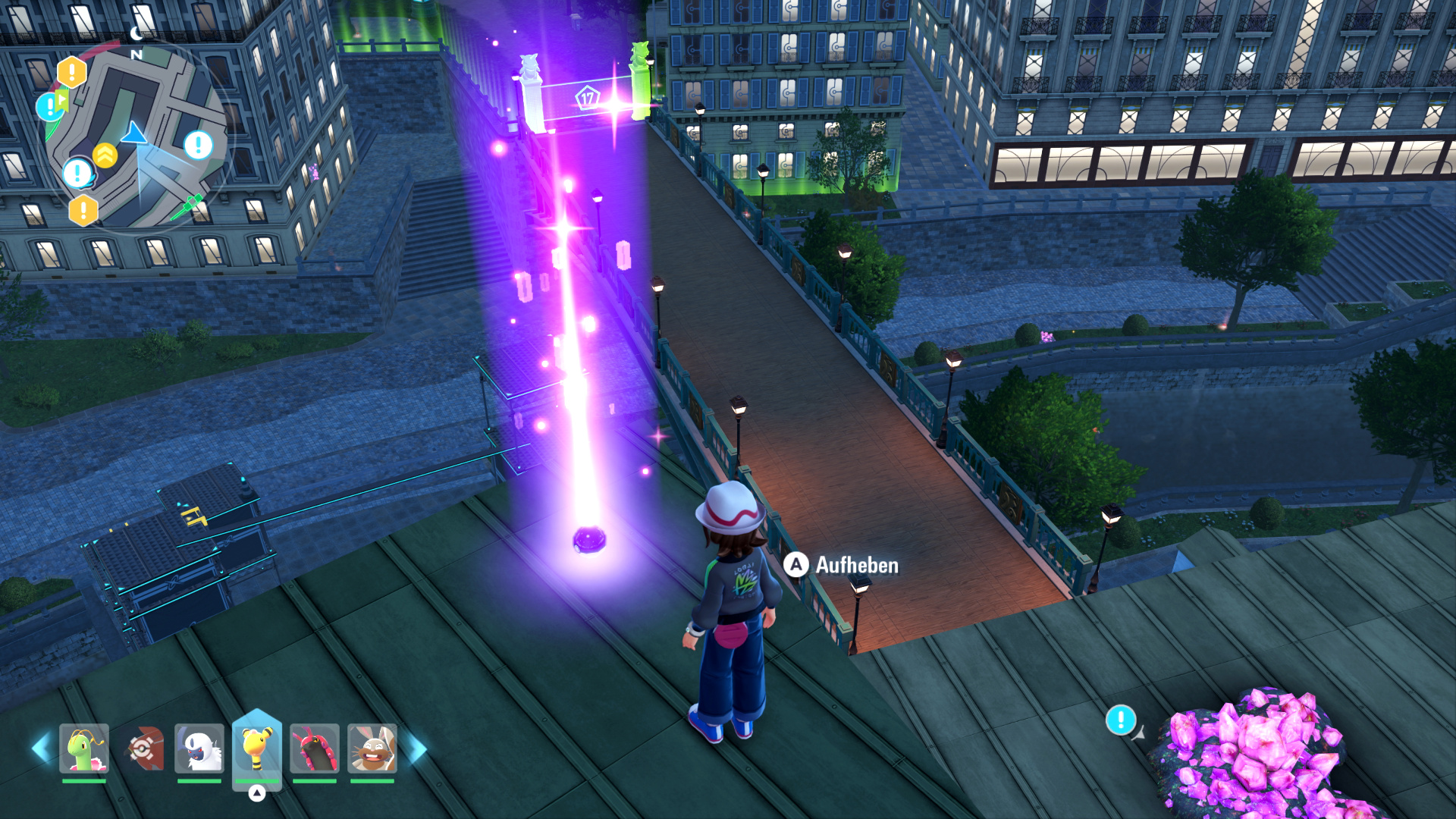The image size is (1456, 819).
Task: Pick the highlighted Ampharos party slot
Action: click(257, 748)
